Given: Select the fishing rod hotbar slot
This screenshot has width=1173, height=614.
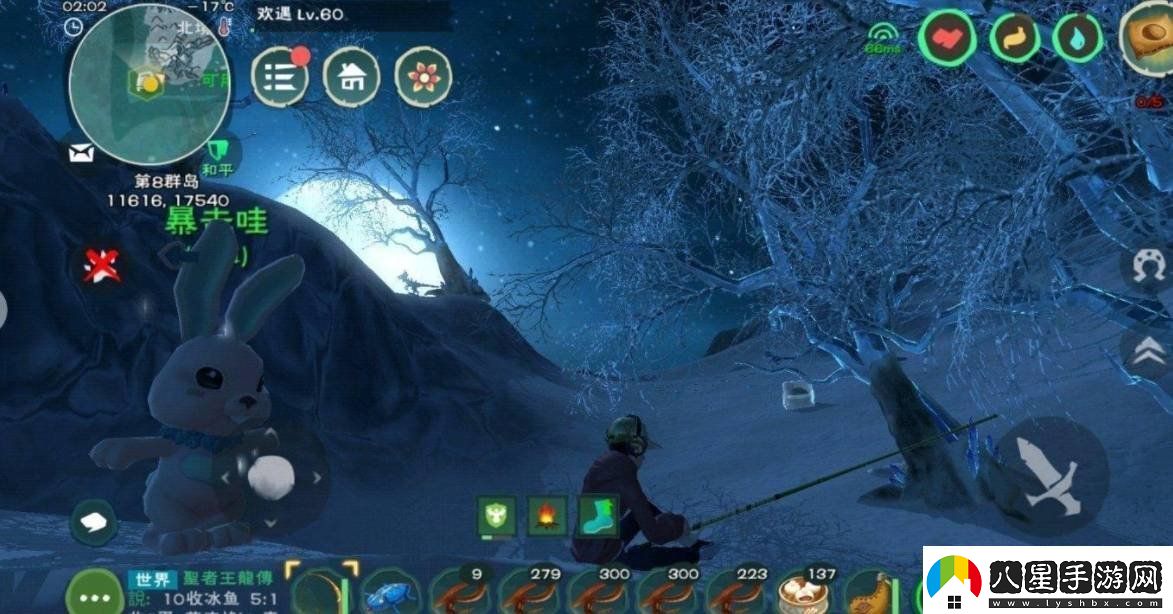Looking at the screenshot, I should tap(320, 590).
